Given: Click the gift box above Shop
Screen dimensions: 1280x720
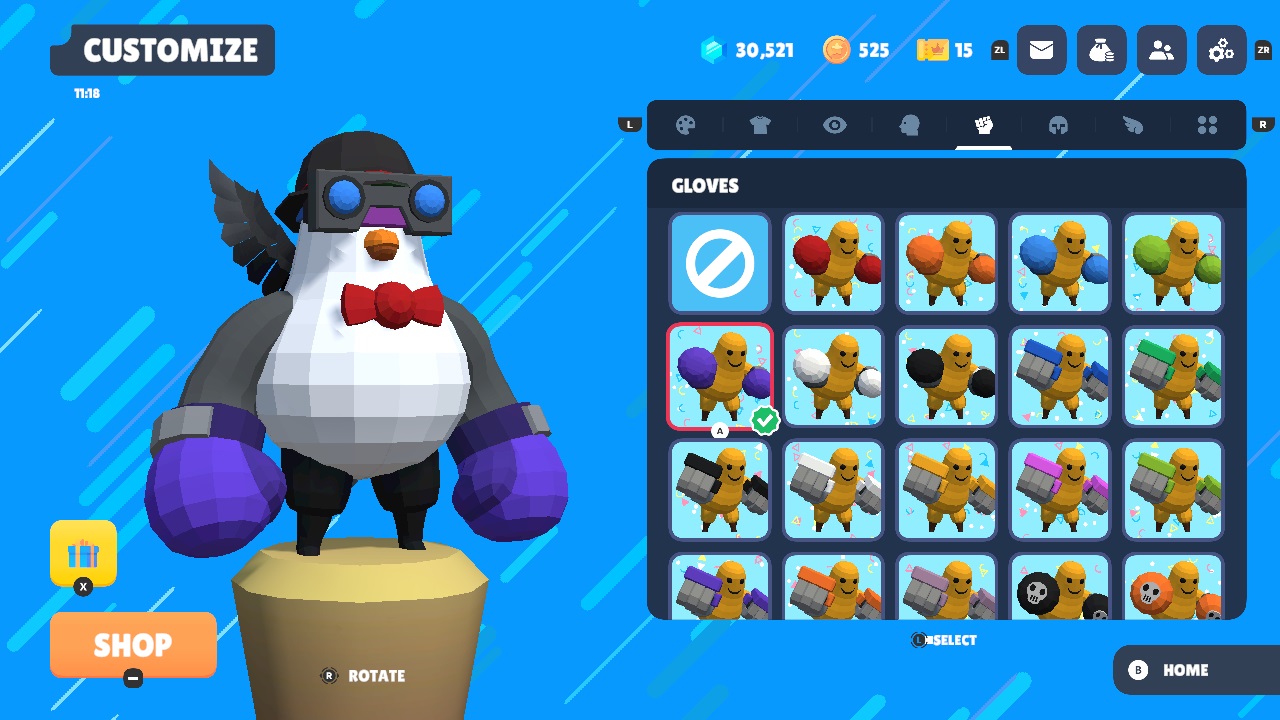Looking at the screenshot, I should [83, 552].
